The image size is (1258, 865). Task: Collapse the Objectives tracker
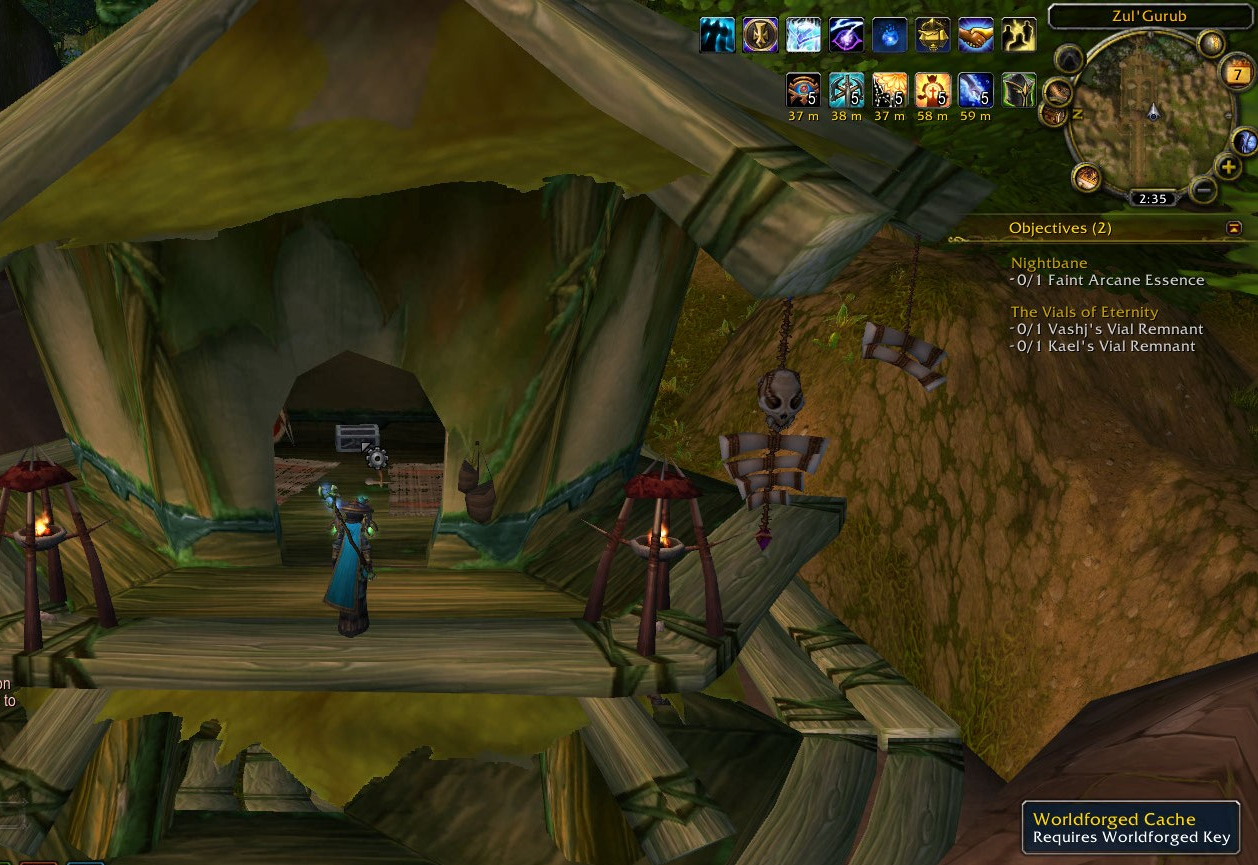[x=1234, y=228]
